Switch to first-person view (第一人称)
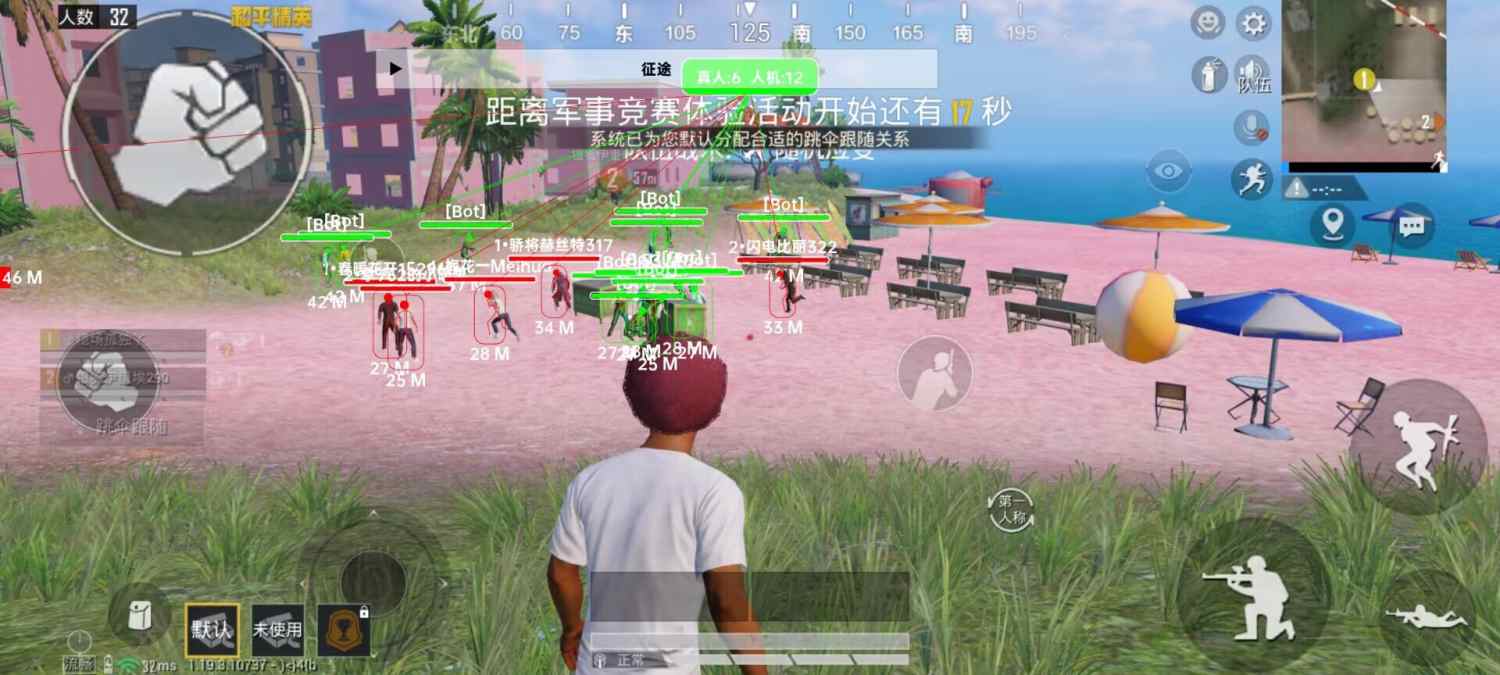The height and width of the screenshot is (675, 1500). 1011,510
